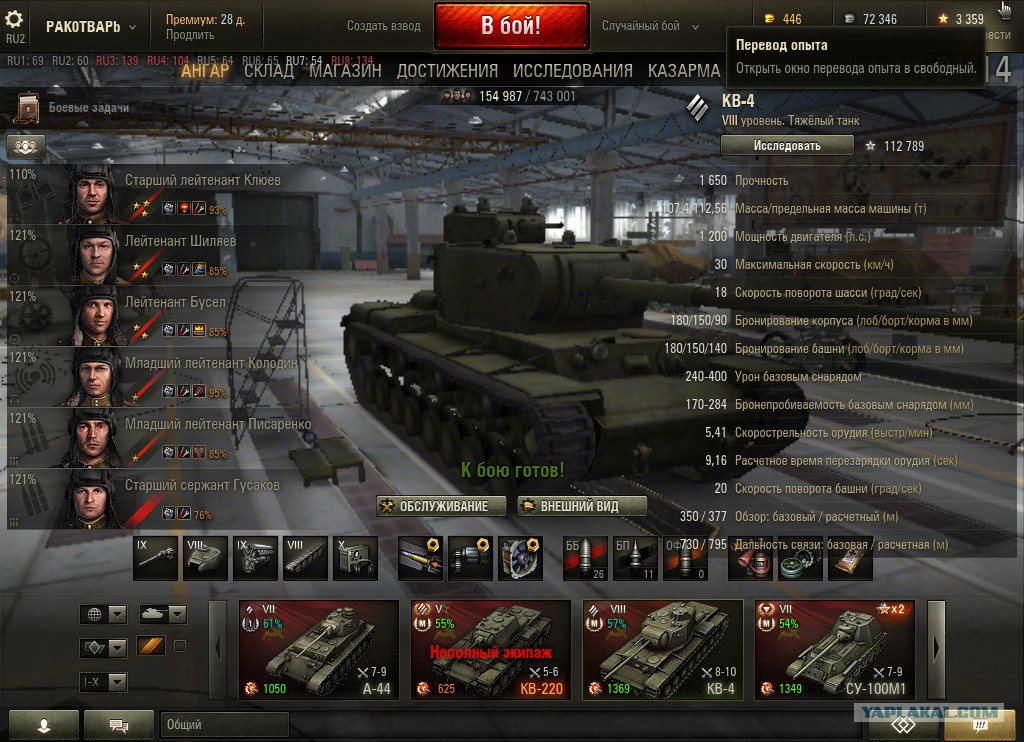Click the Исследовать button for КВ-4
The height and width of the screenshot is (742, 1024).
coord(786,145)
